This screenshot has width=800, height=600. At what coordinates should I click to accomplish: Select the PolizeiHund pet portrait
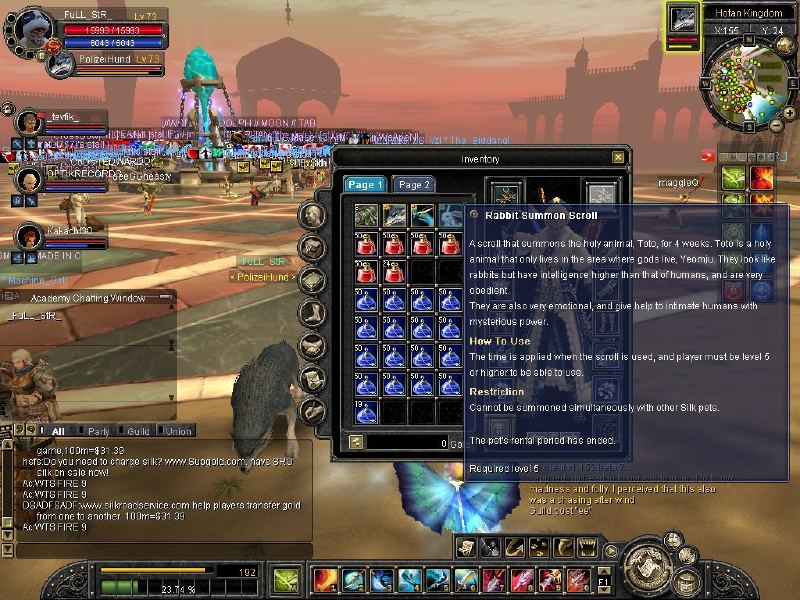point(61,65)
